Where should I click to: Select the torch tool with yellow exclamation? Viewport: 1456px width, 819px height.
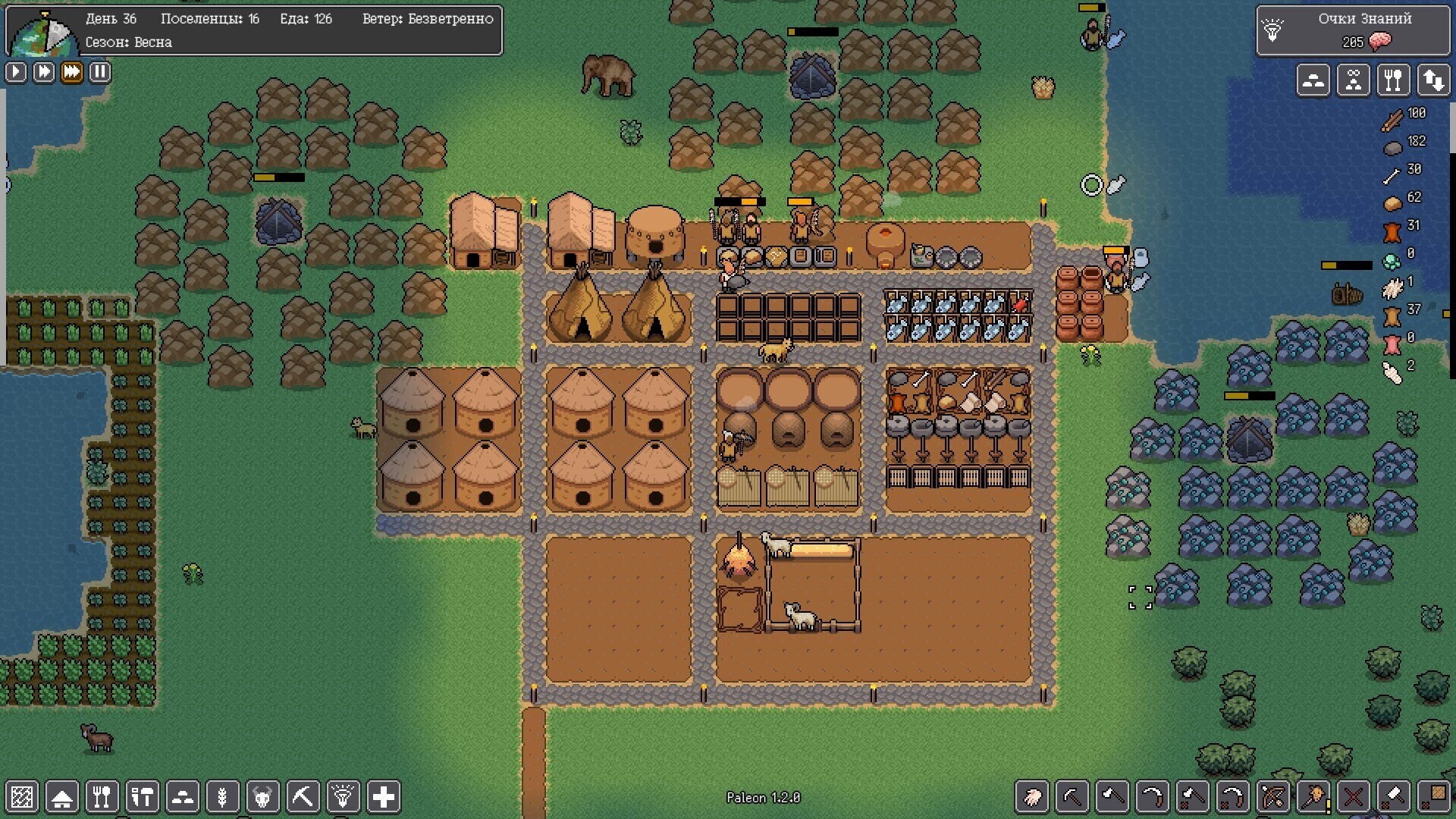coord(1313,797)
